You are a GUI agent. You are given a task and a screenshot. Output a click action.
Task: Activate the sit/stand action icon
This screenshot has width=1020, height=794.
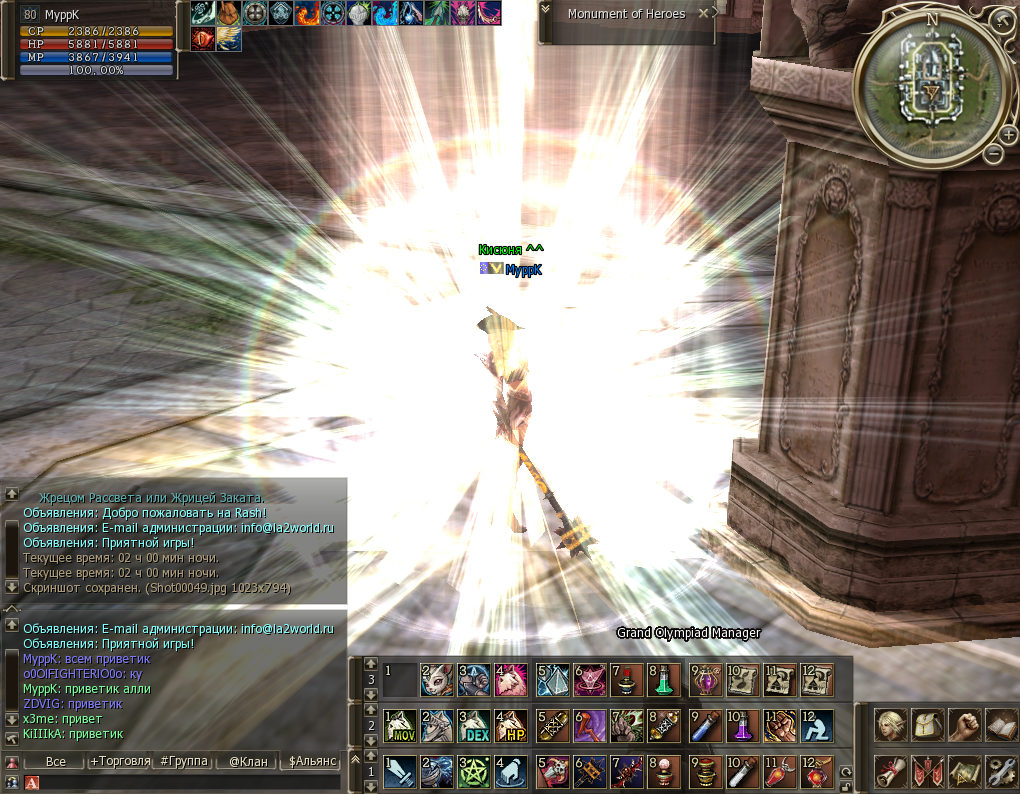[816, 726]
